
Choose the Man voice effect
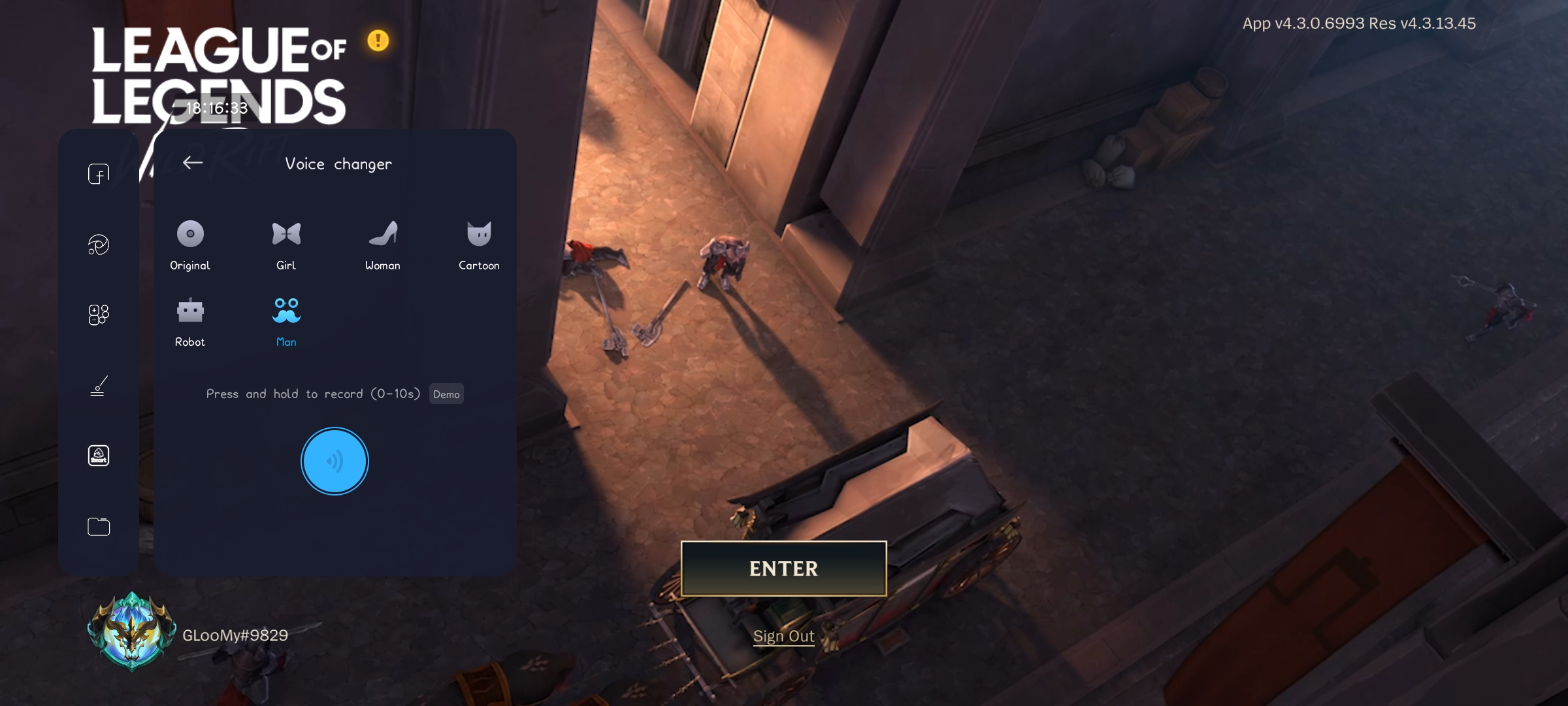point(286,321)
